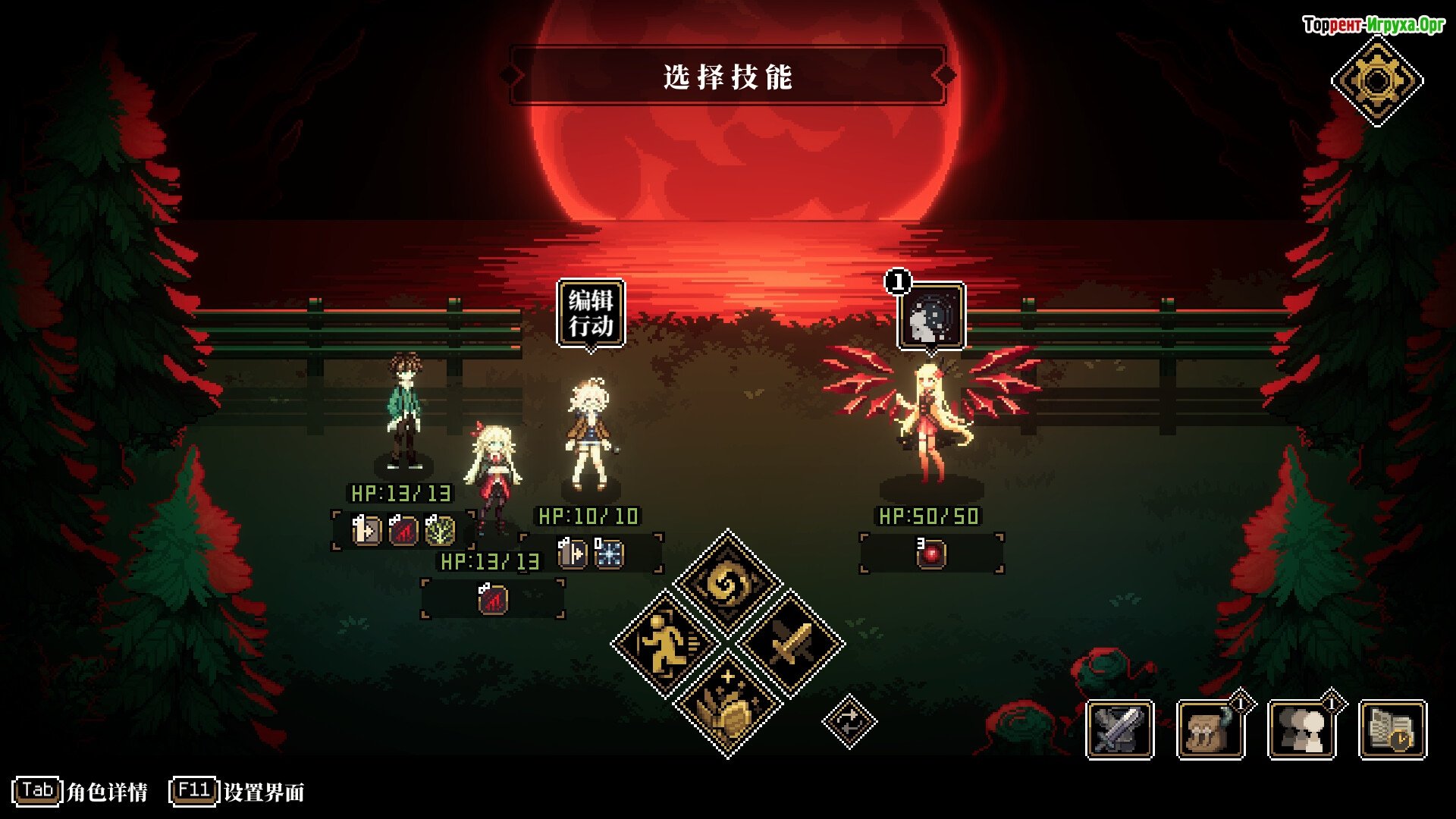Viewport: 1456px width, 819px height.
Task: Choose the running figure flee action
Action: (665, 644)
